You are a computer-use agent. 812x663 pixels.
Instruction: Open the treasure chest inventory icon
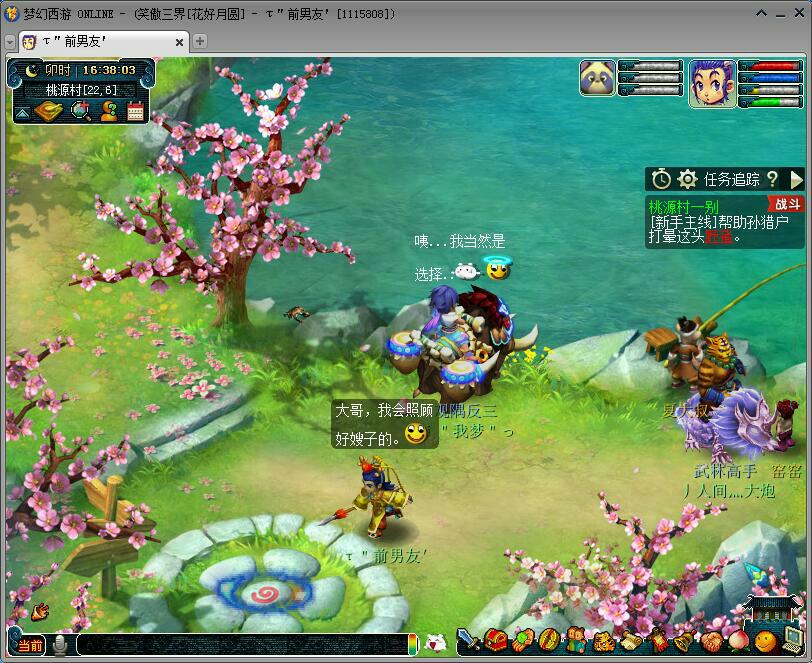tap(494, 640)
